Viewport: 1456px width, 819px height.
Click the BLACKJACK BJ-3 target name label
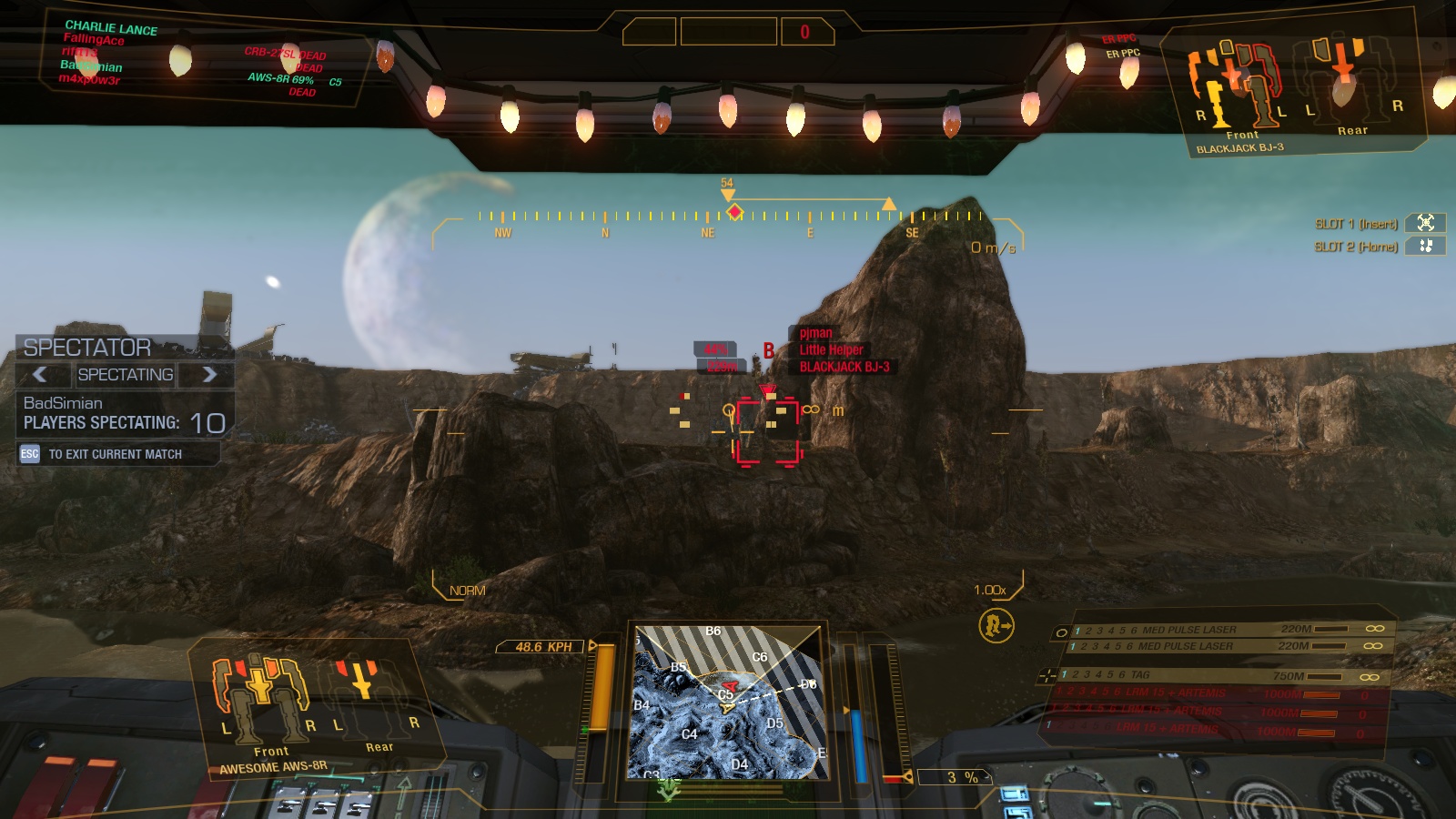click(844, 368)
